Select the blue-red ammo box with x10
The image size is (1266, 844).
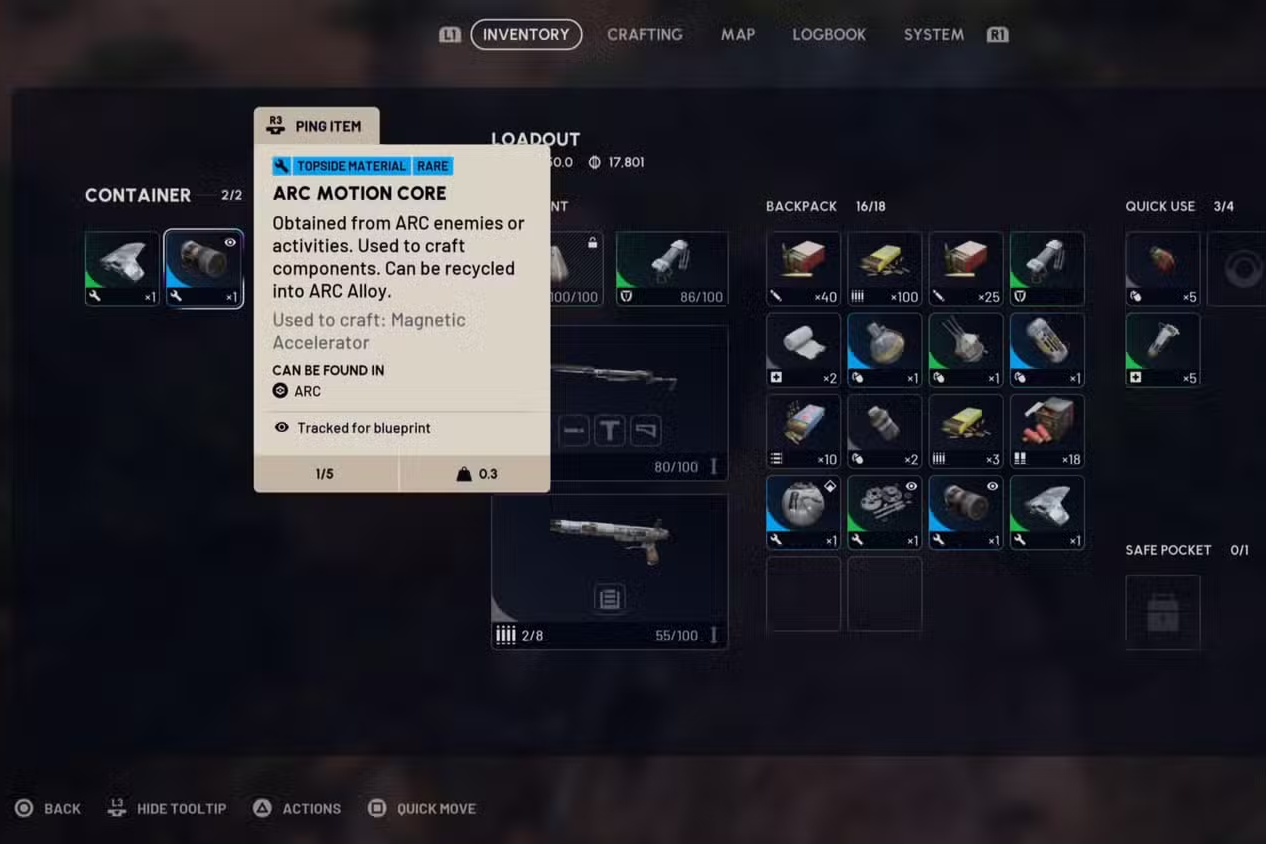[x=803, y=431]
